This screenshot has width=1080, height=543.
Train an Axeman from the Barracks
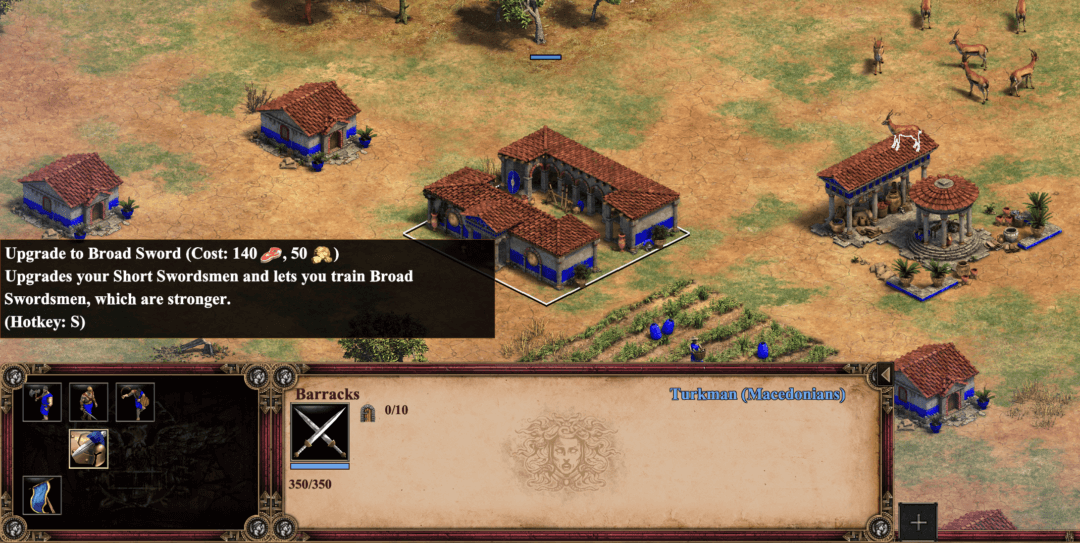pos(42,402)
